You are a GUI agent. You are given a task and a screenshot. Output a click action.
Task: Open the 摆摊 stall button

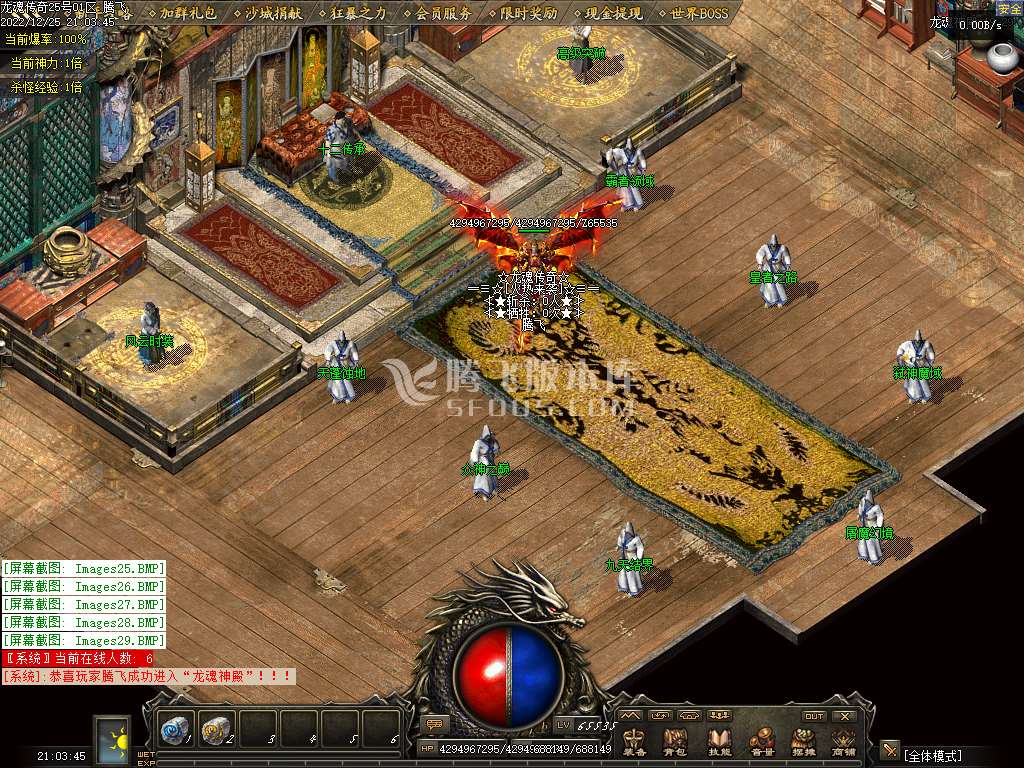(804, 741)
